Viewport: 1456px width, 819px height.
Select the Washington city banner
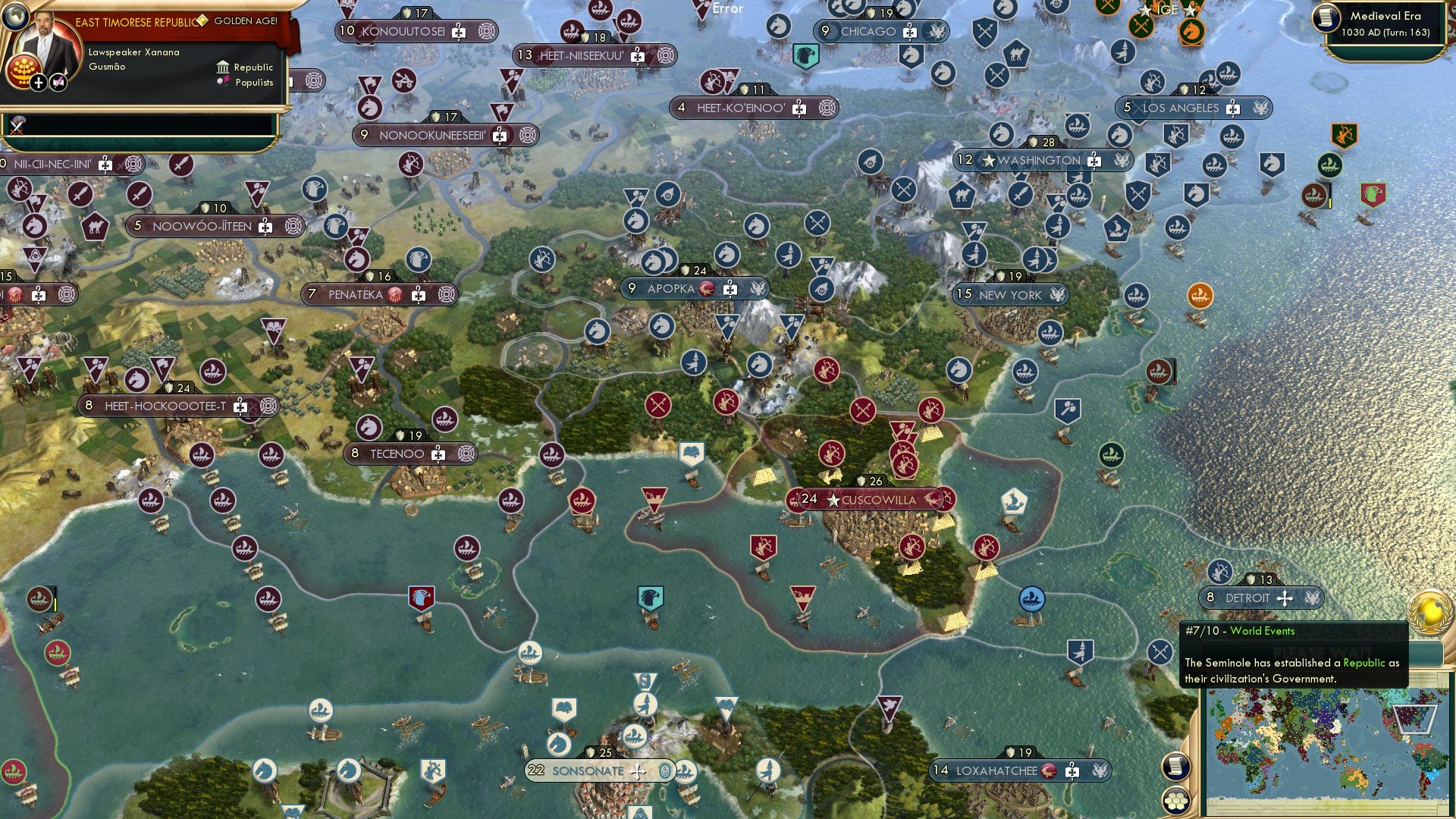point(1038,160)
